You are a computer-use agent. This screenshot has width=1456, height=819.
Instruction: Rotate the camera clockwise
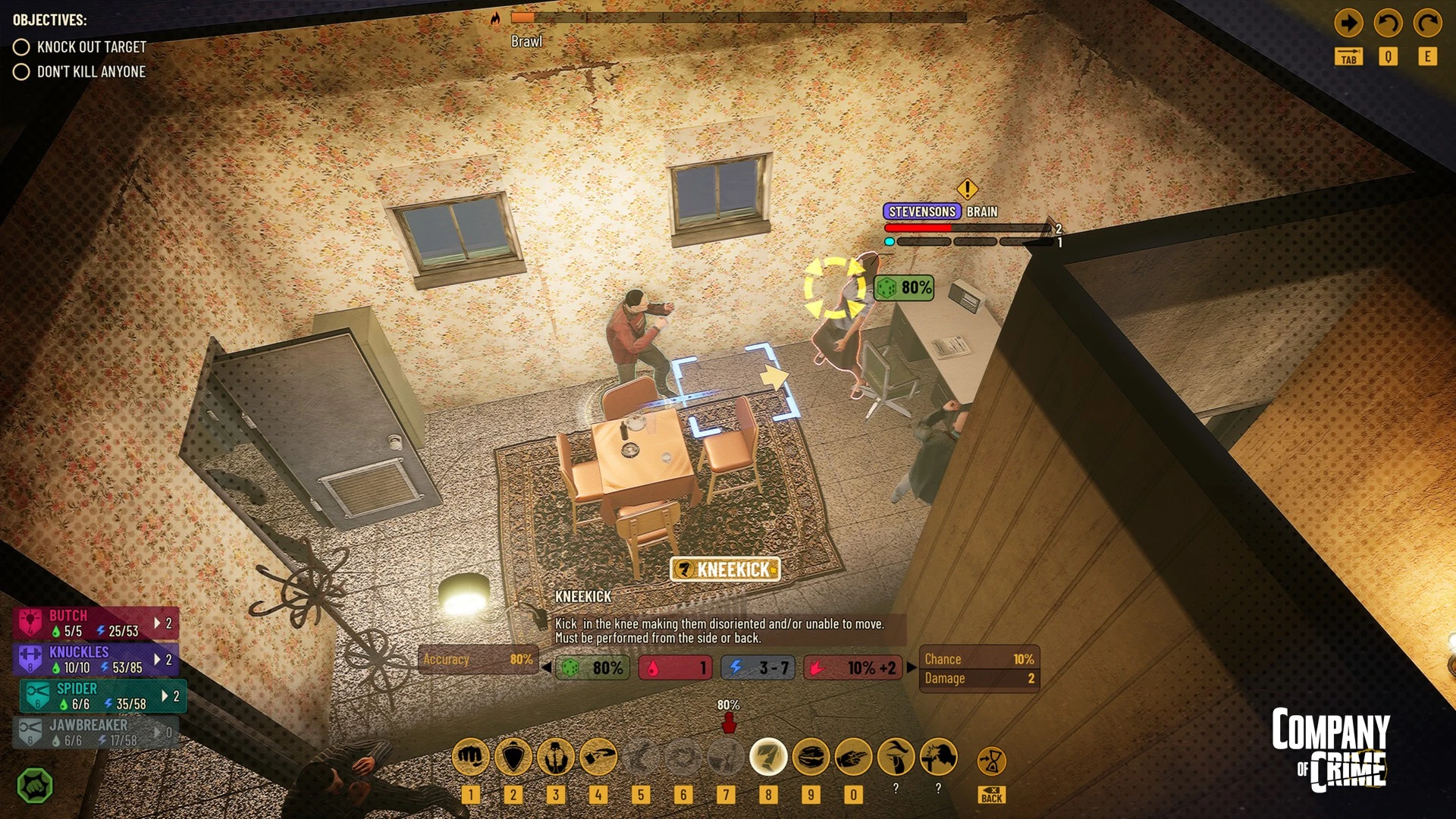point(1427,24)
